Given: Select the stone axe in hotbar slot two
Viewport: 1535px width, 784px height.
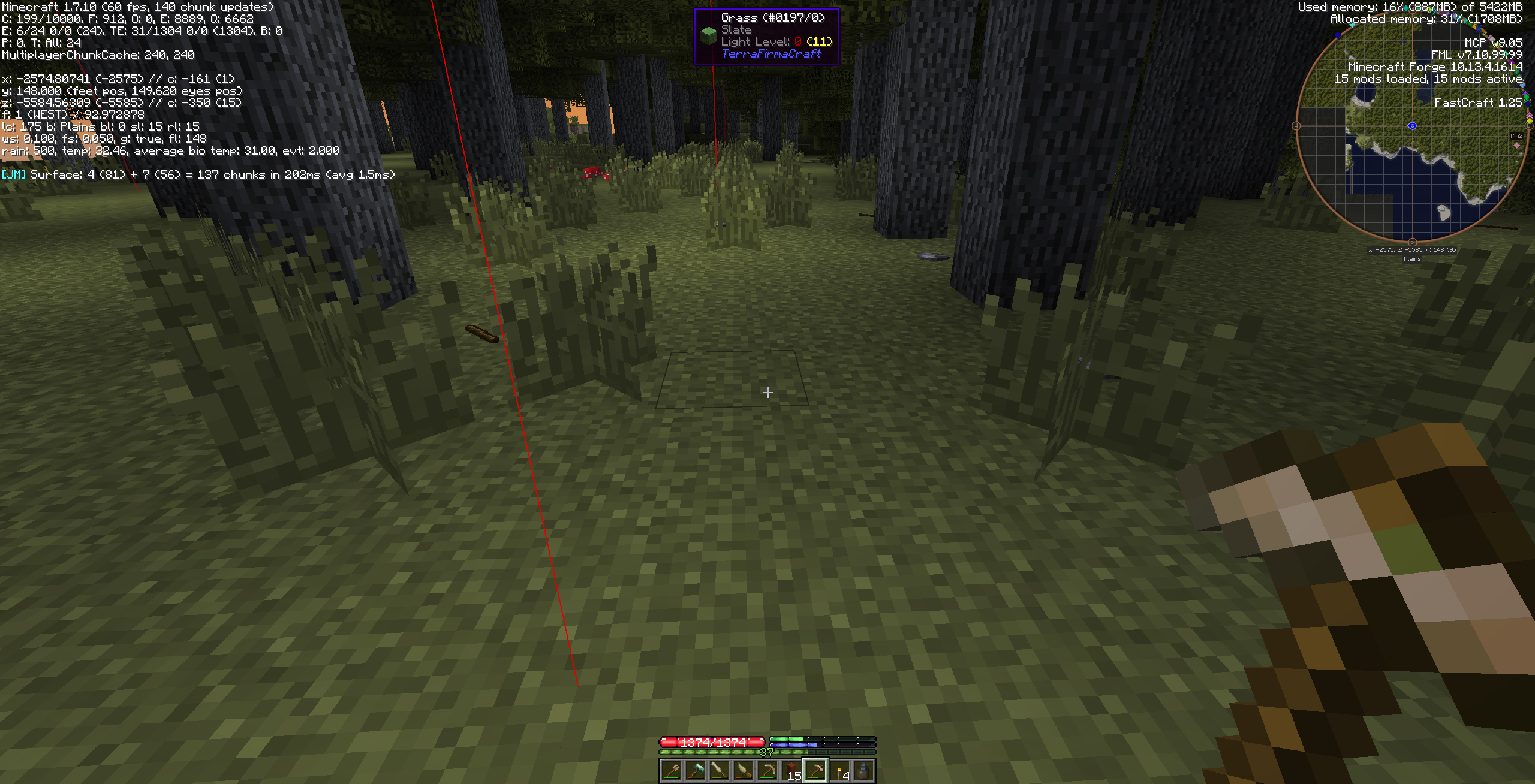Looking at the screenshot, I should 695,773.
